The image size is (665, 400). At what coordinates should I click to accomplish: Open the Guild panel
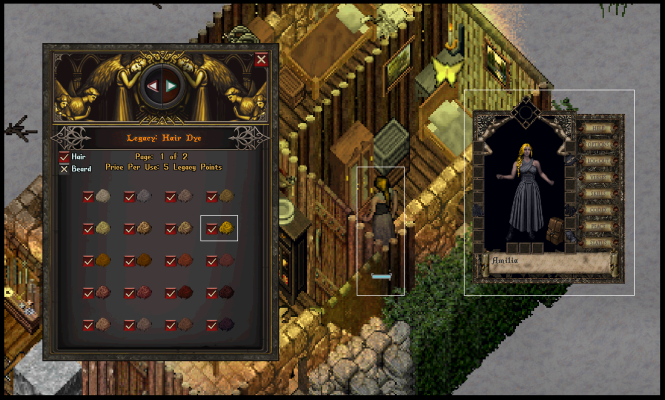600,209
